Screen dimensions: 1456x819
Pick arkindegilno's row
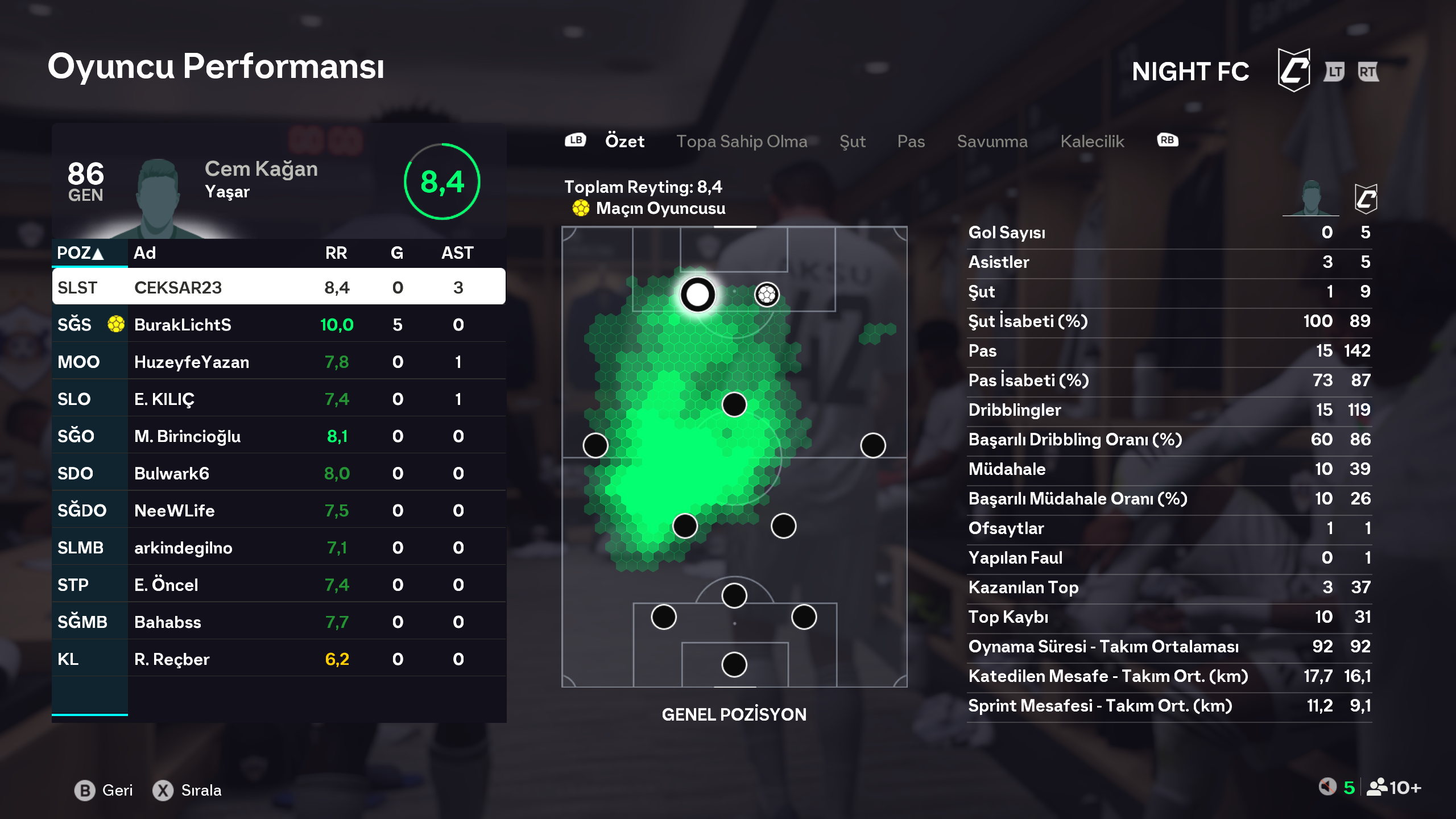pyautogui.click(x=279, y=548)
